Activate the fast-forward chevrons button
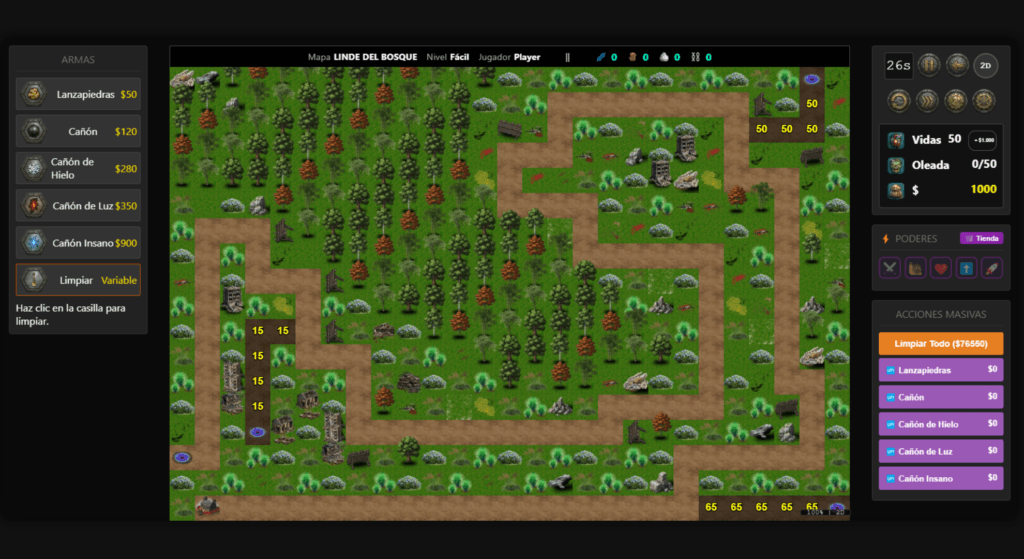Image resolution: width=1024 pixels, height=559 pixels. pos(929,100)
